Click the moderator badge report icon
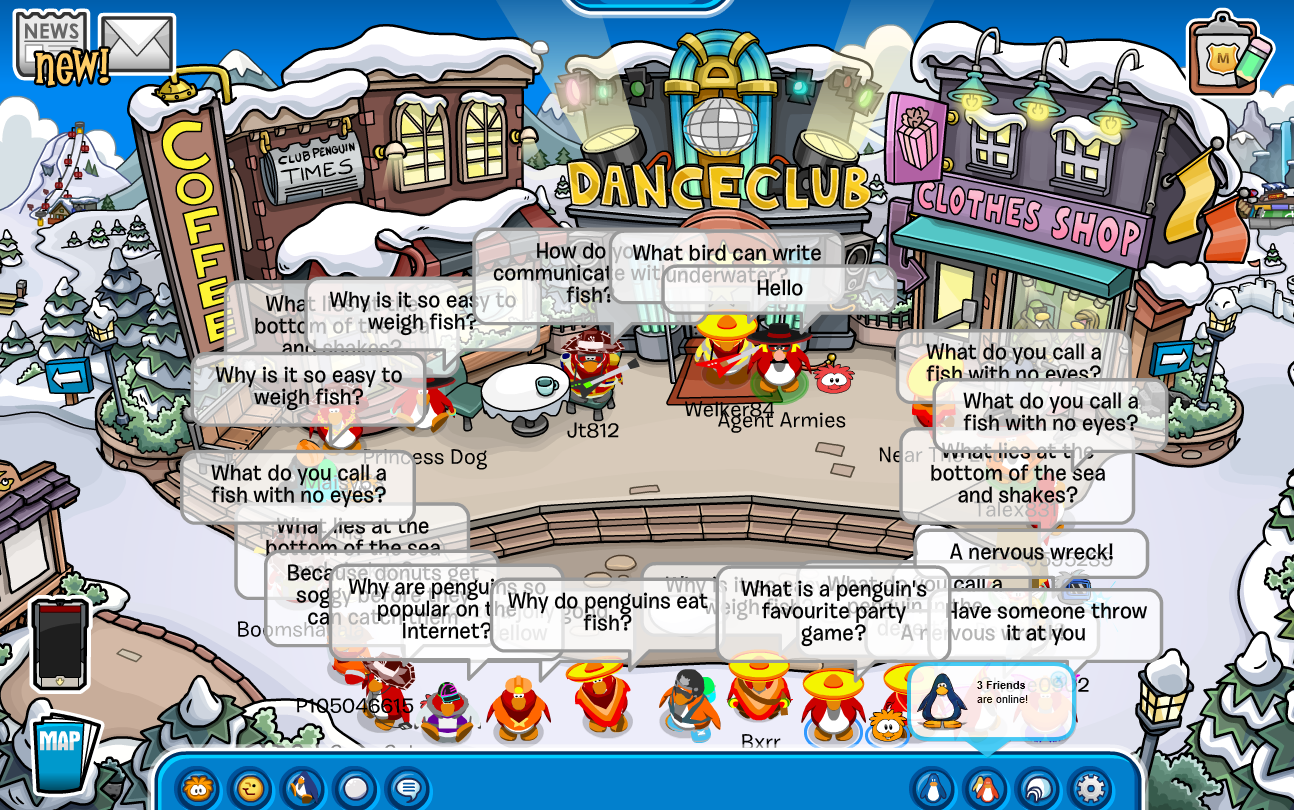Image resolution: width=1294 pixels, height=810 pixels. (1227, 55)
